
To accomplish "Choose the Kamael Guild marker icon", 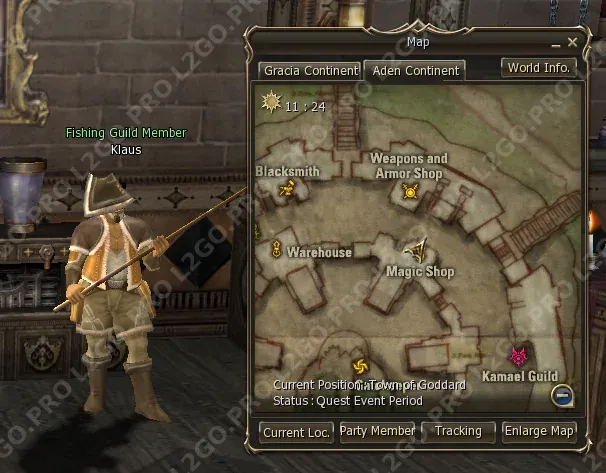I will tap(518, 356).
